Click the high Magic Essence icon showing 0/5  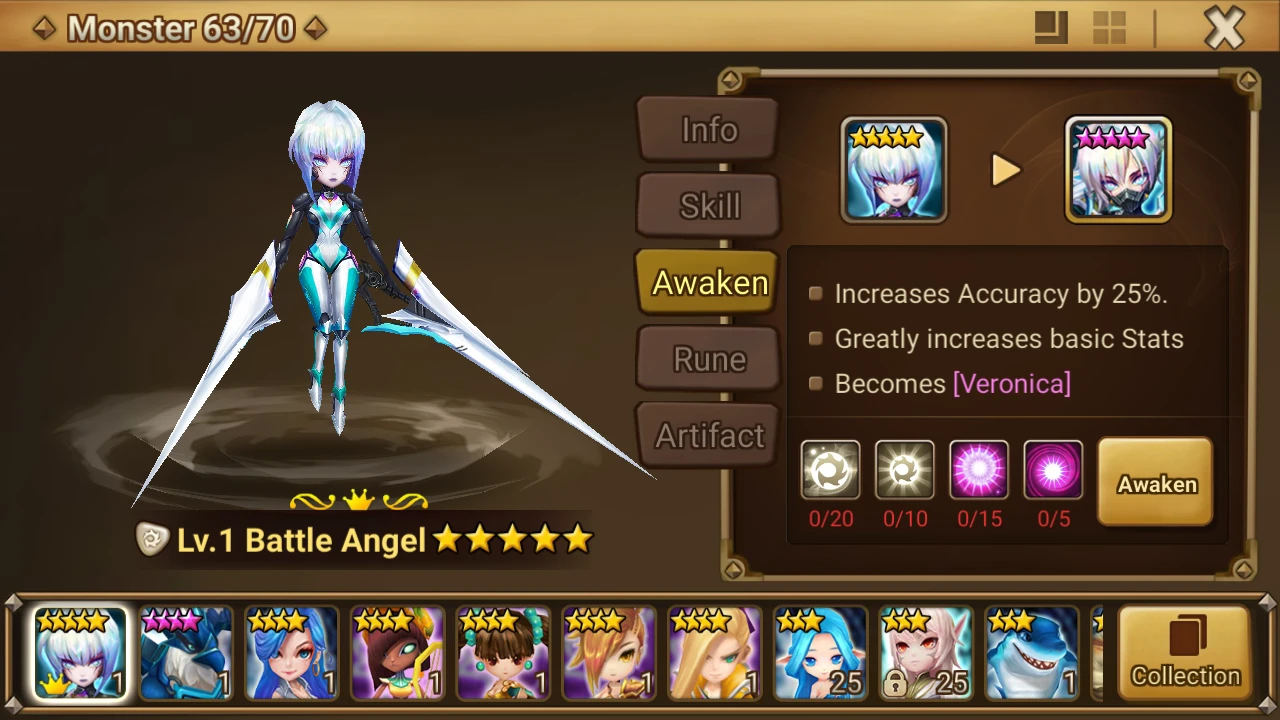1053,469
